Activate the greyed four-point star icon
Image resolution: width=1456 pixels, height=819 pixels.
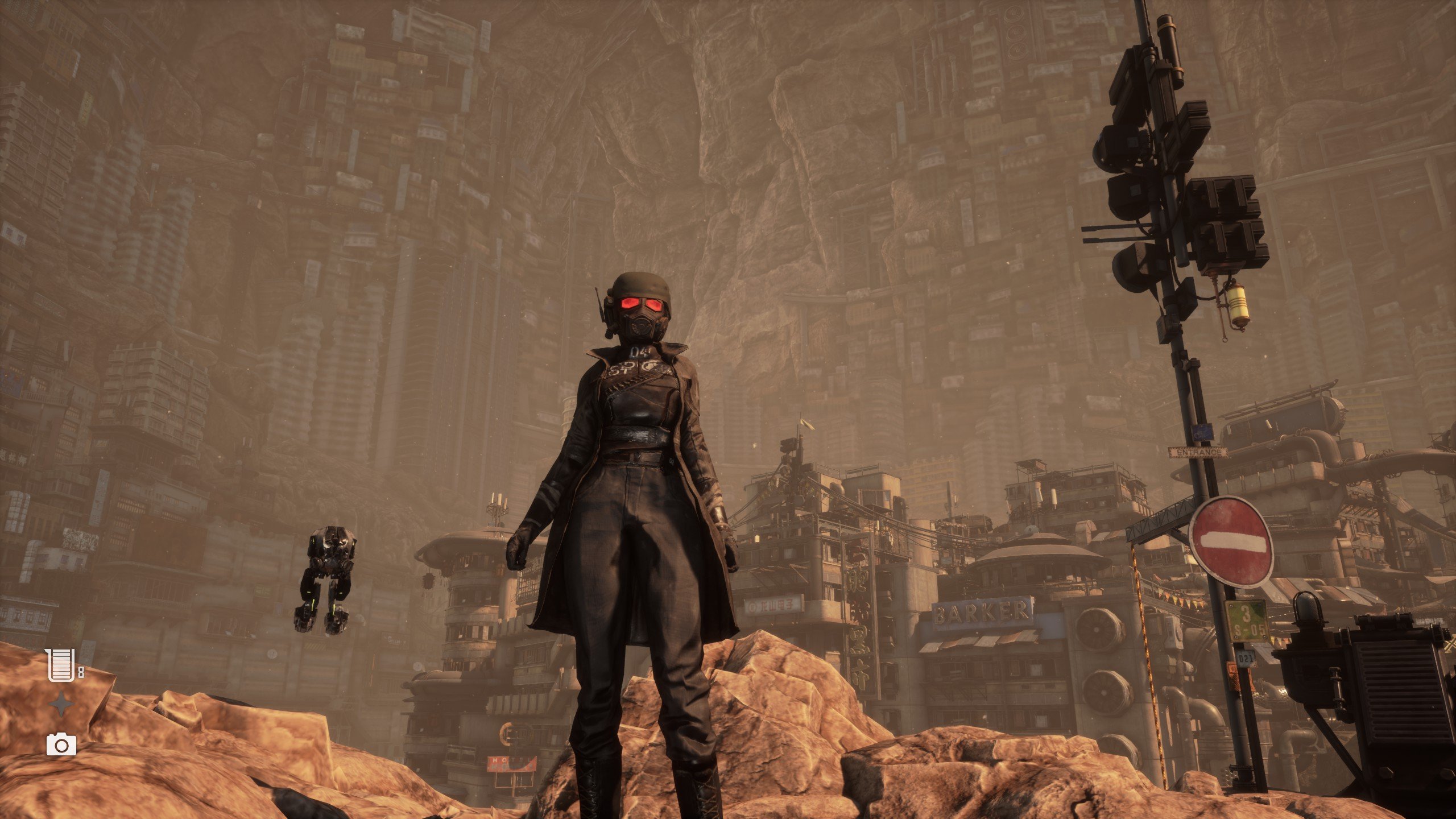coord(61,705)
